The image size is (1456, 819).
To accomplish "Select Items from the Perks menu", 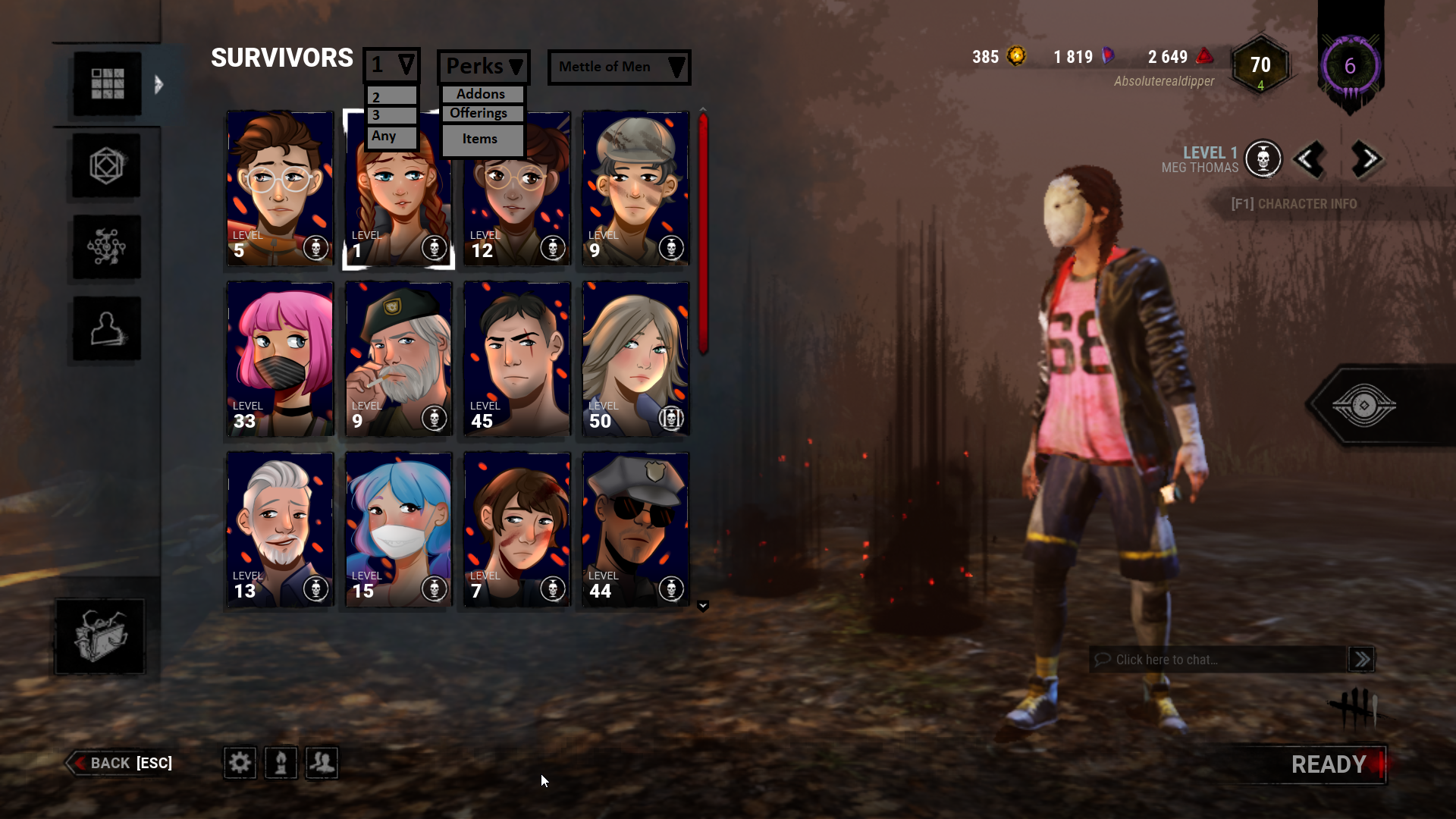I will [x=480, y=139].
